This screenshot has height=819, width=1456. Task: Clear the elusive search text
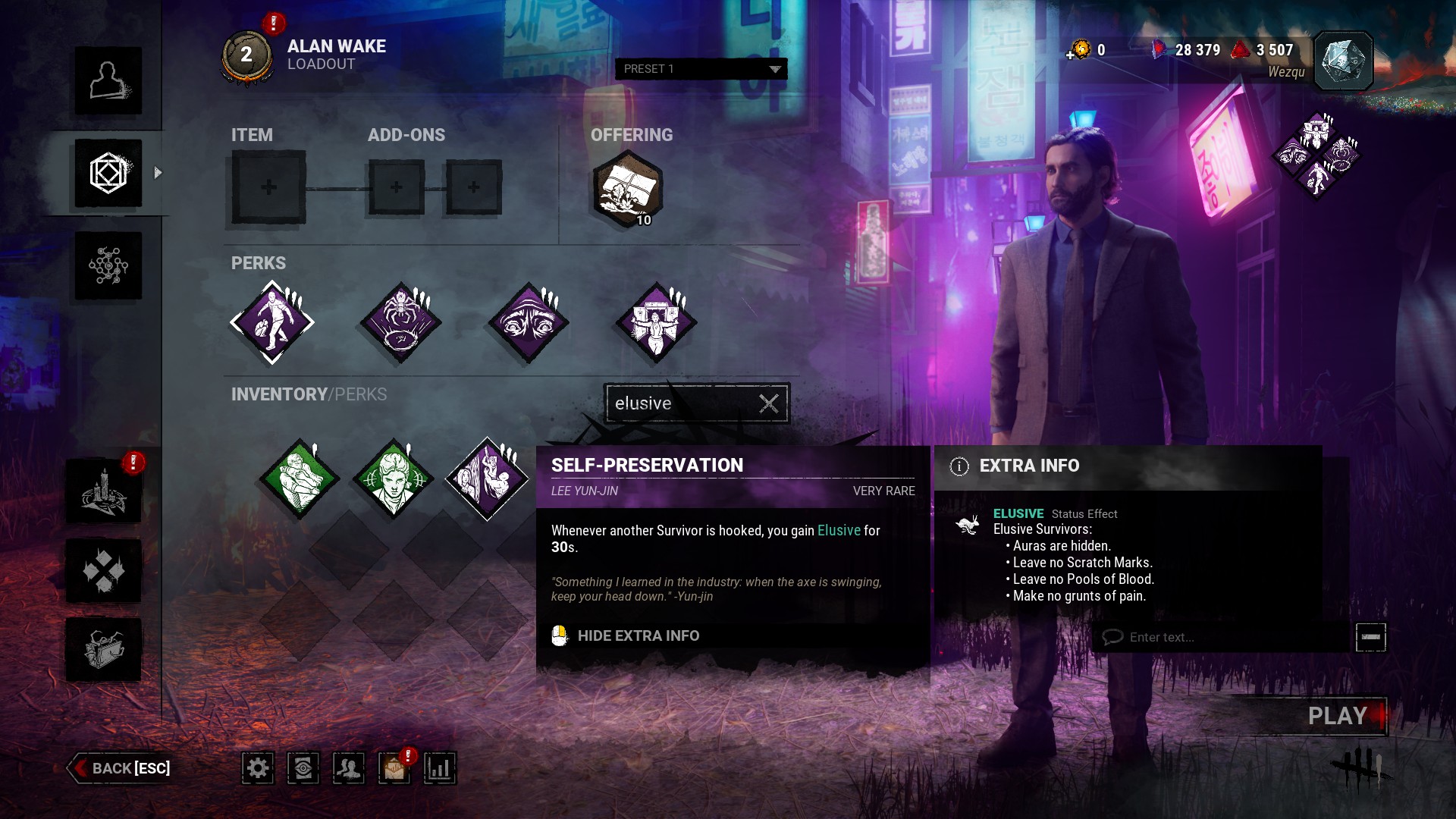pos(769,403)
